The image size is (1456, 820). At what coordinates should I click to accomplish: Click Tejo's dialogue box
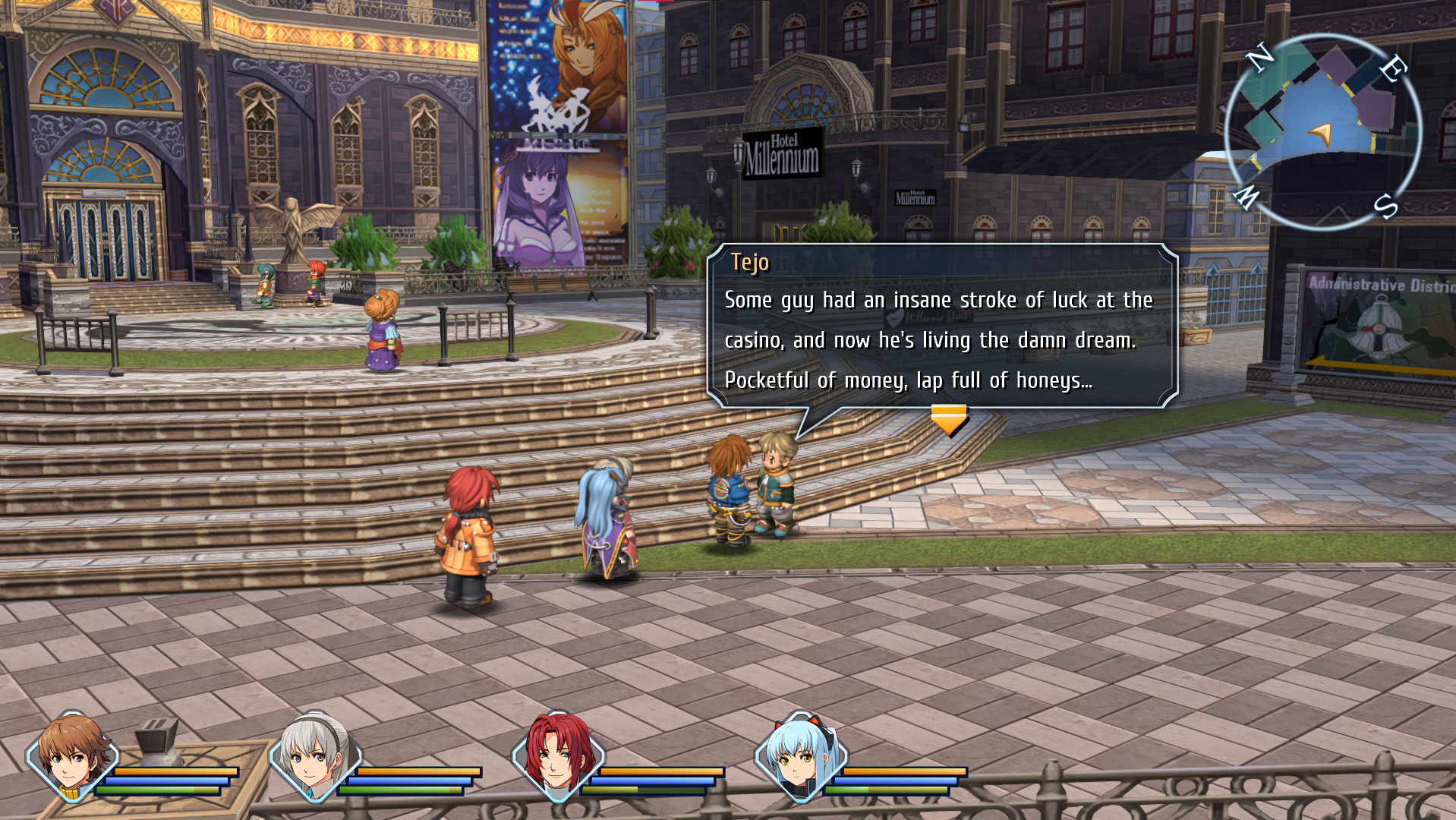(x=941, y=326)
